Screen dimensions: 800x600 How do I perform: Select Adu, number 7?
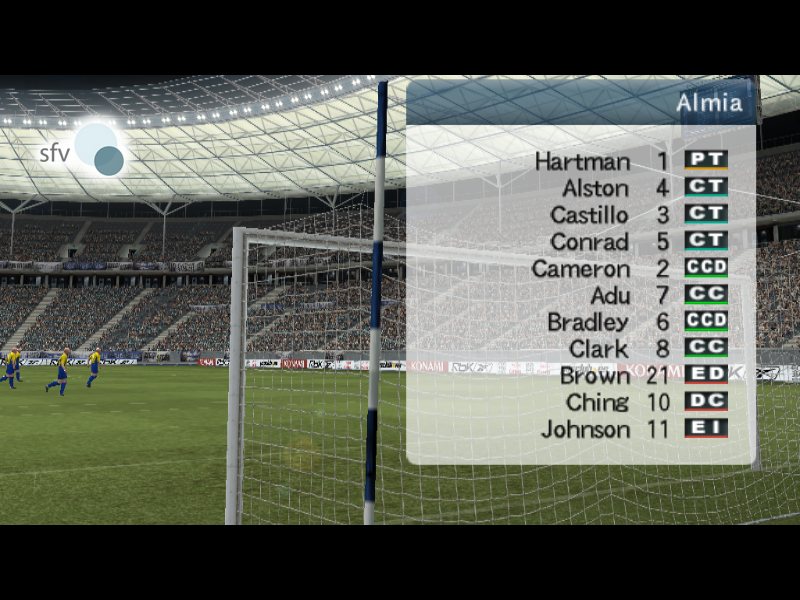tap(610, 296)
